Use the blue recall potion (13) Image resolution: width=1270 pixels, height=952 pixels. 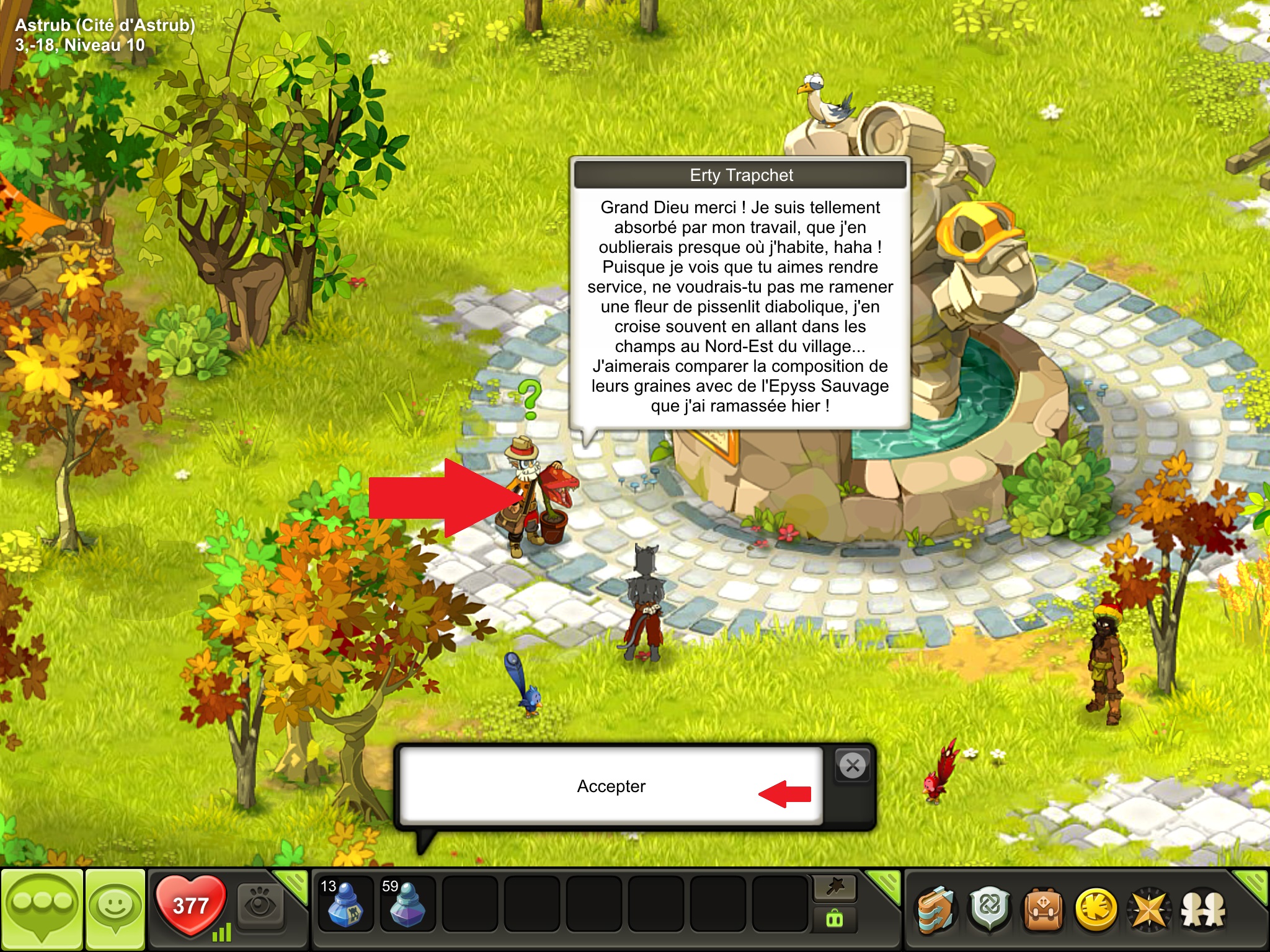tap(345, 904)
